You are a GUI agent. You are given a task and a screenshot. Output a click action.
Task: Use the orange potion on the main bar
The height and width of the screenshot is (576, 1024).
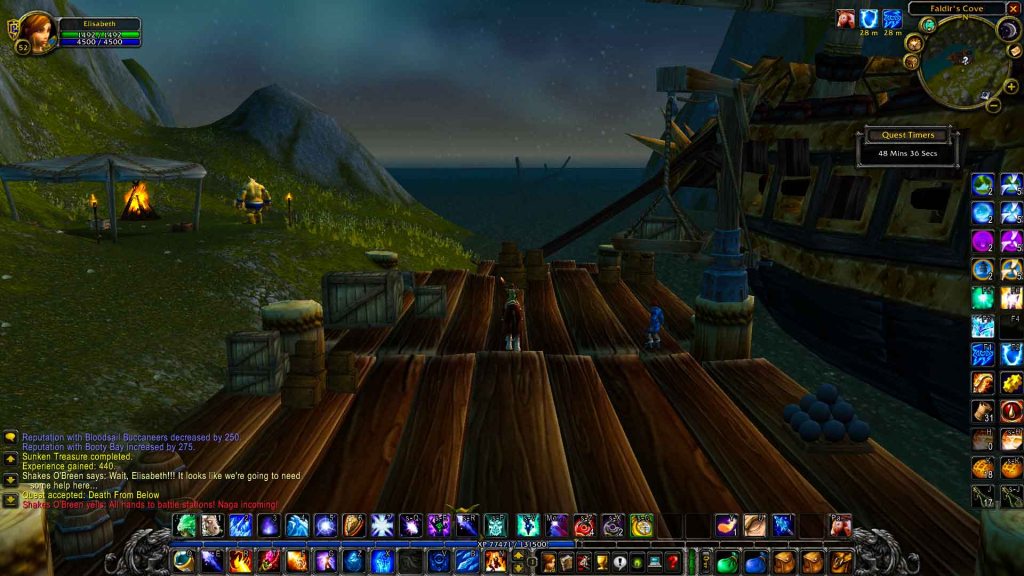click(x=726, y=525)
